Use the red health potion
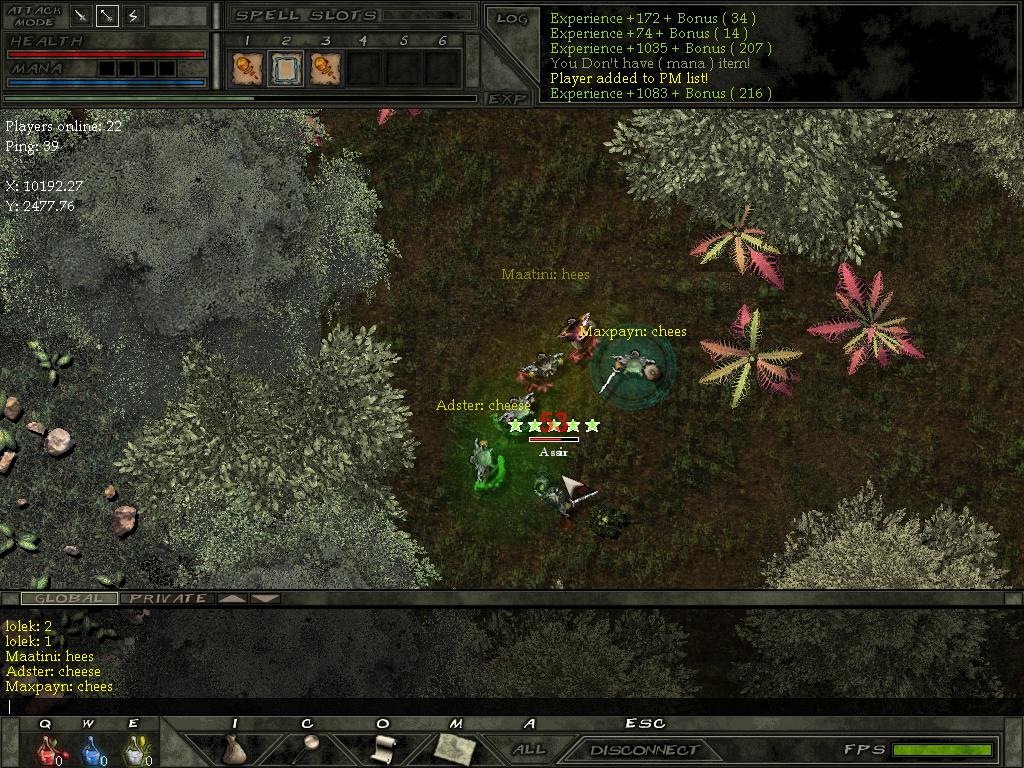The width and height of the screenshot is (1024, 768). (x=47, y=750)
